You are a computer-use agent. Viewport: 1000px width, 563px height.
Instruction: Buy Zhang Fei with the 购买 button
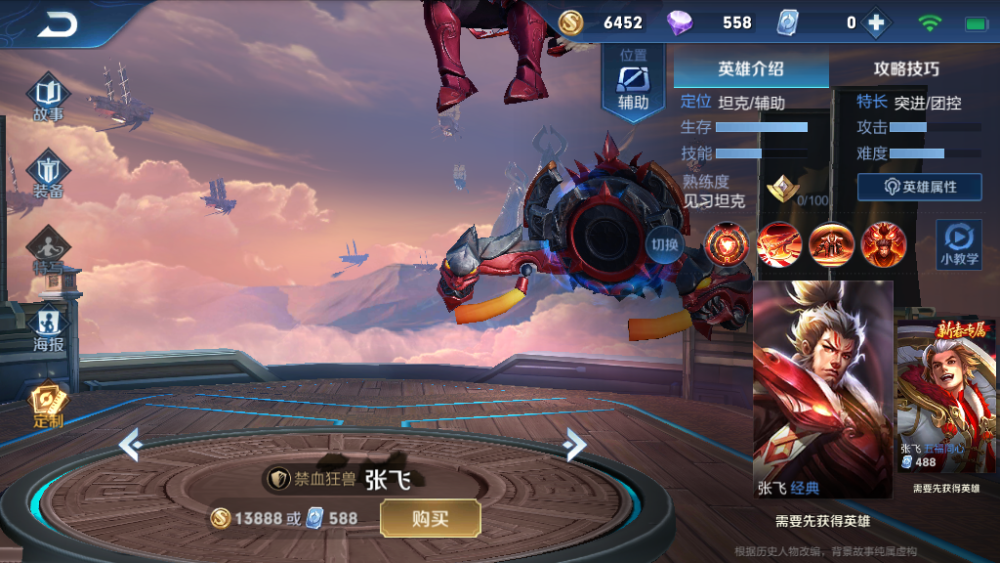(430, 518)
